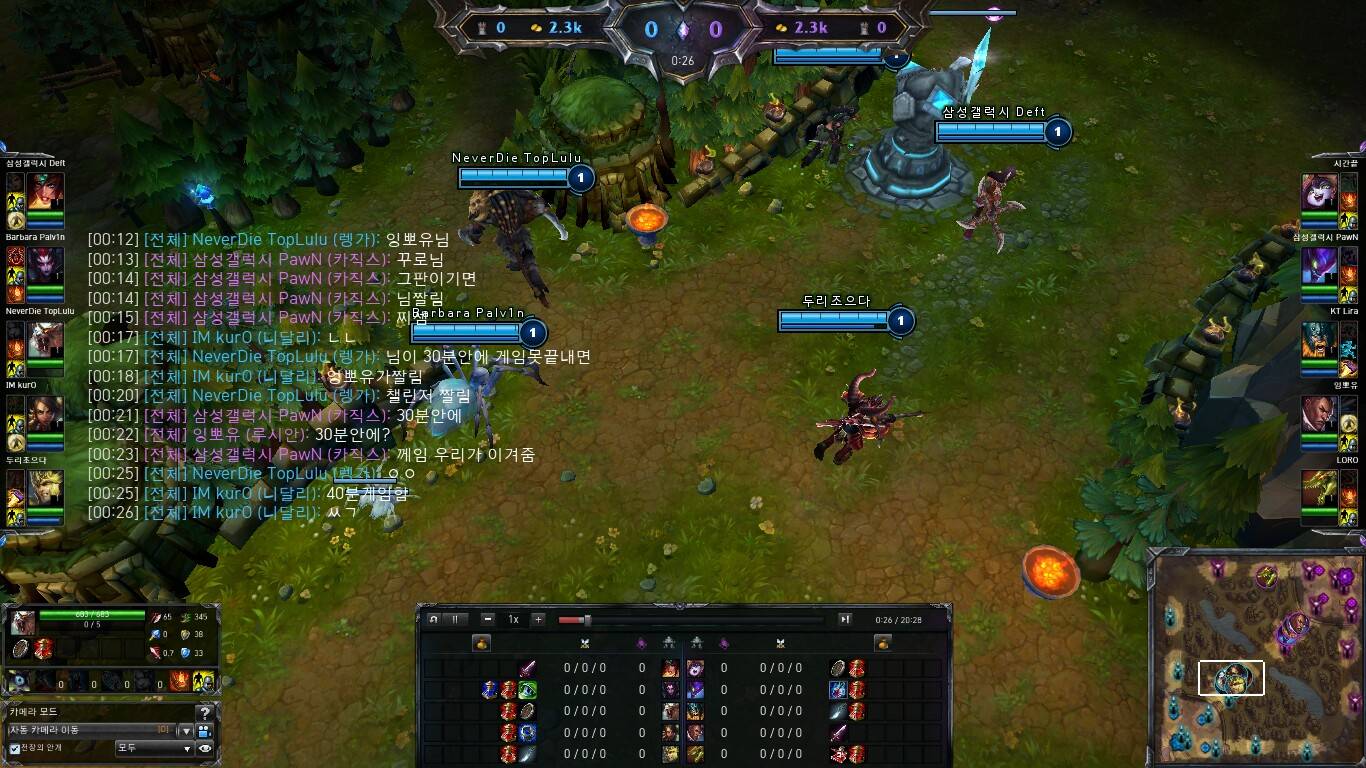Click the skip-to-end playback button
The width and height of the screenshot is (1366, 768).
[x=846, y=619]
